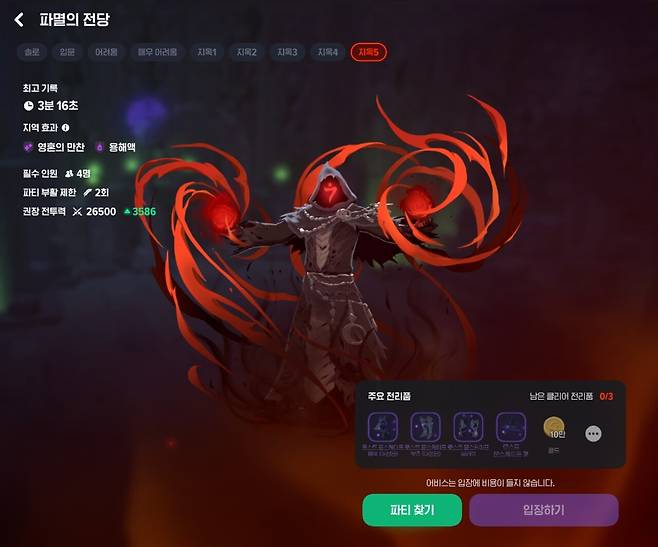Image resolution: width=658 pixels, height=547 pixels.
Task: Show the 지역 효과 info tooltip icon
Action: 66,127
